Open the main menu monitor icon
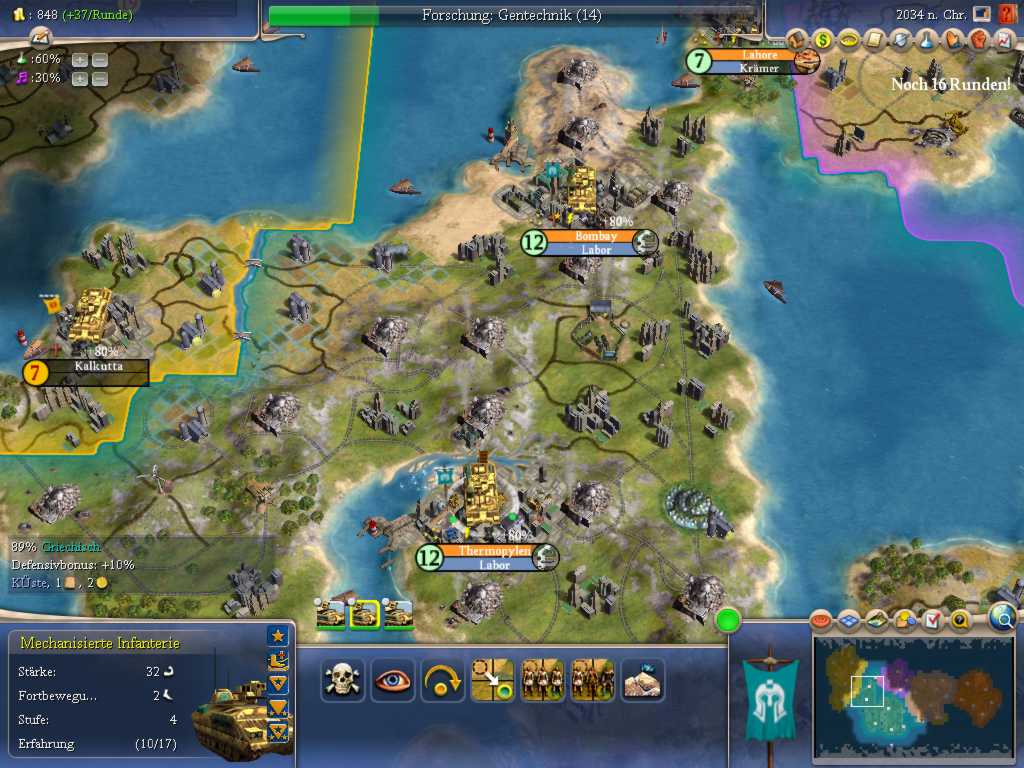Screen dimensions: 1024x768 click(982, 14)
